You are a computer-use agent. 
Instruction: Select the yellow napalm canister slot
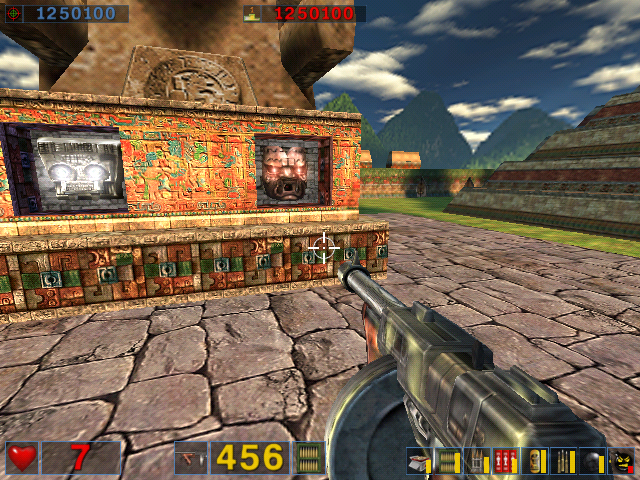pyautogui.click(x=535, y=461)
